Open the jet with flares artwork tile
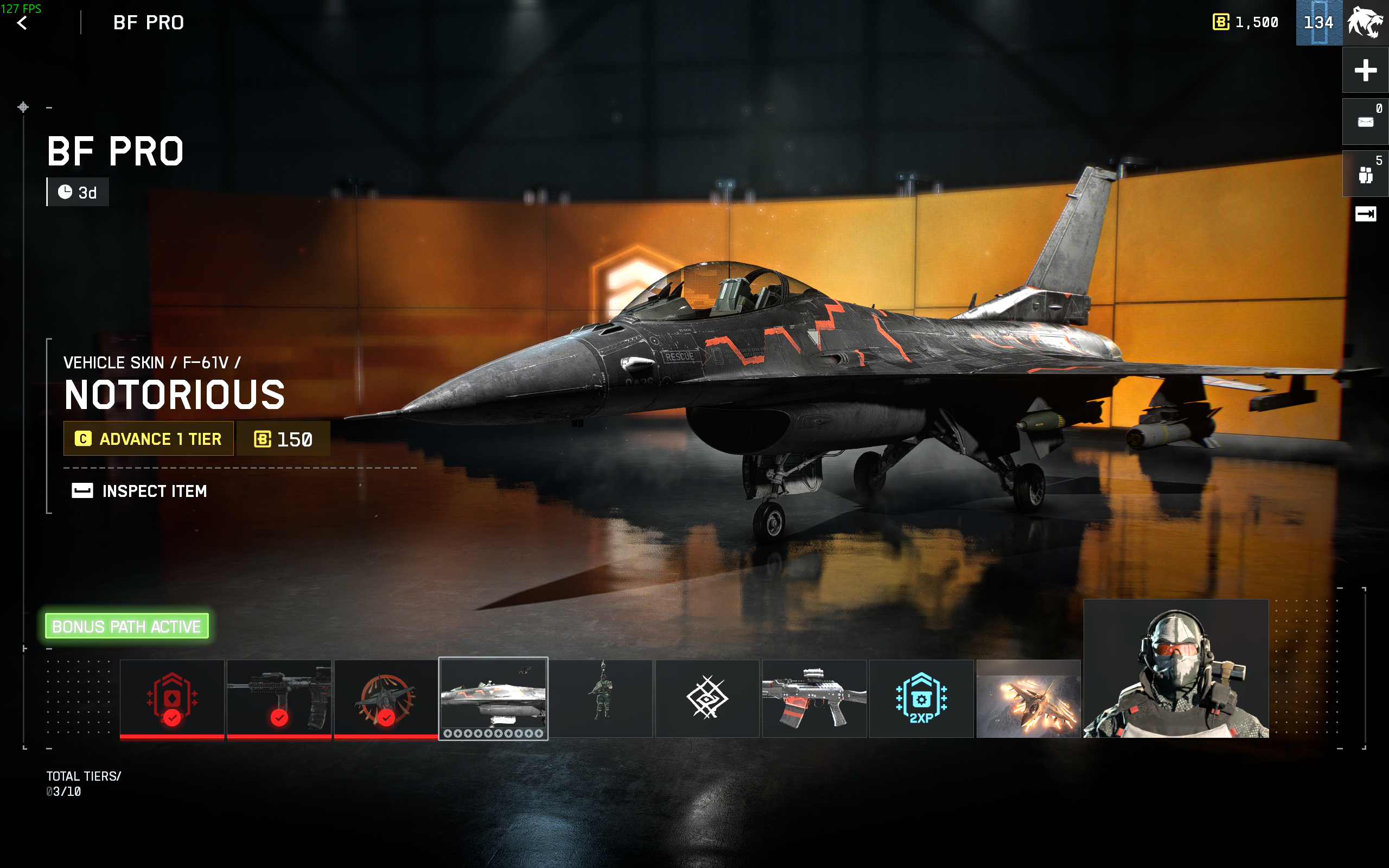 click(x=1028, y=698)
